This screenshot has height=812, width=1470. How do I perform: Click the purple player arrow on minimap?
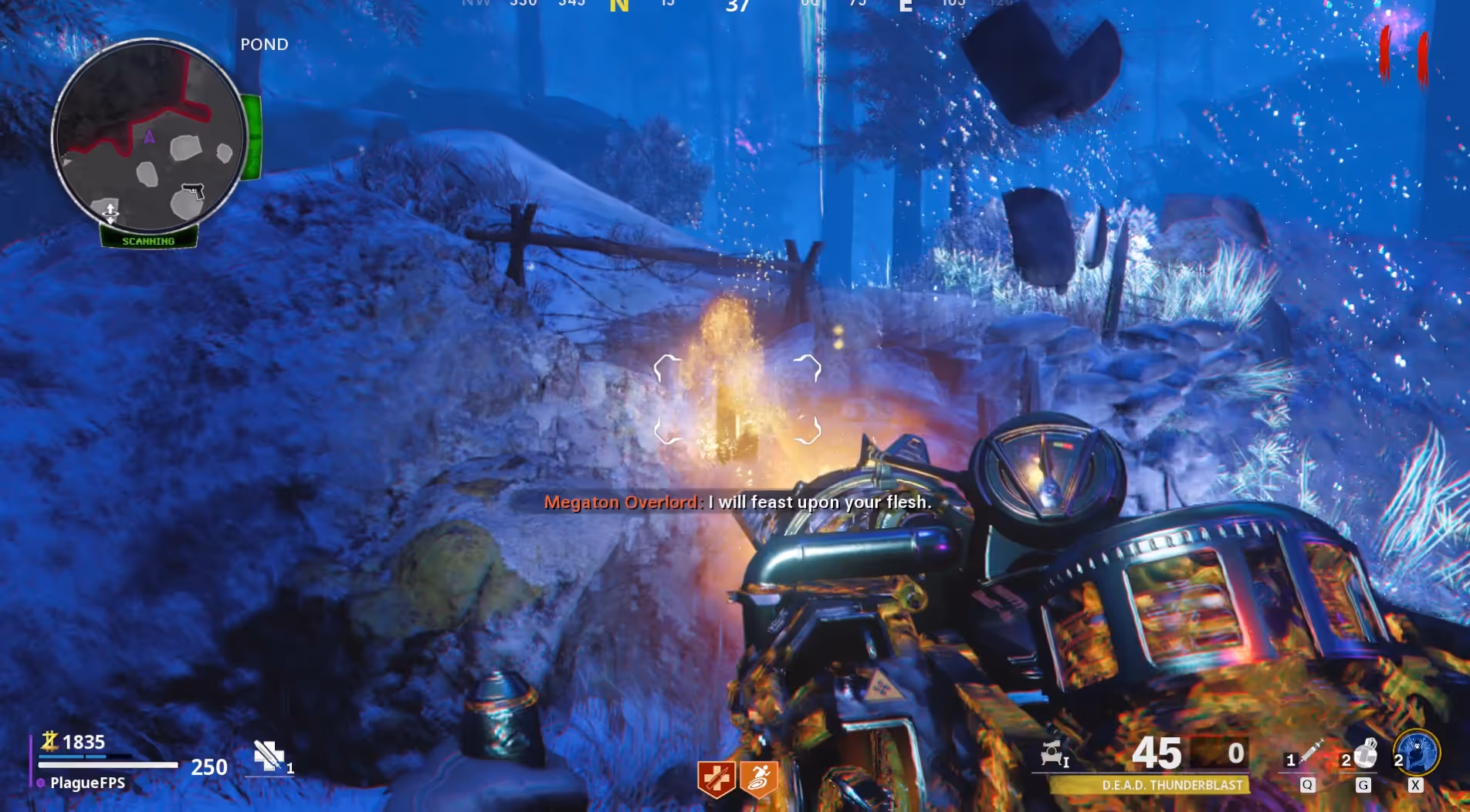pyautogui.click(x=149, y=137)
